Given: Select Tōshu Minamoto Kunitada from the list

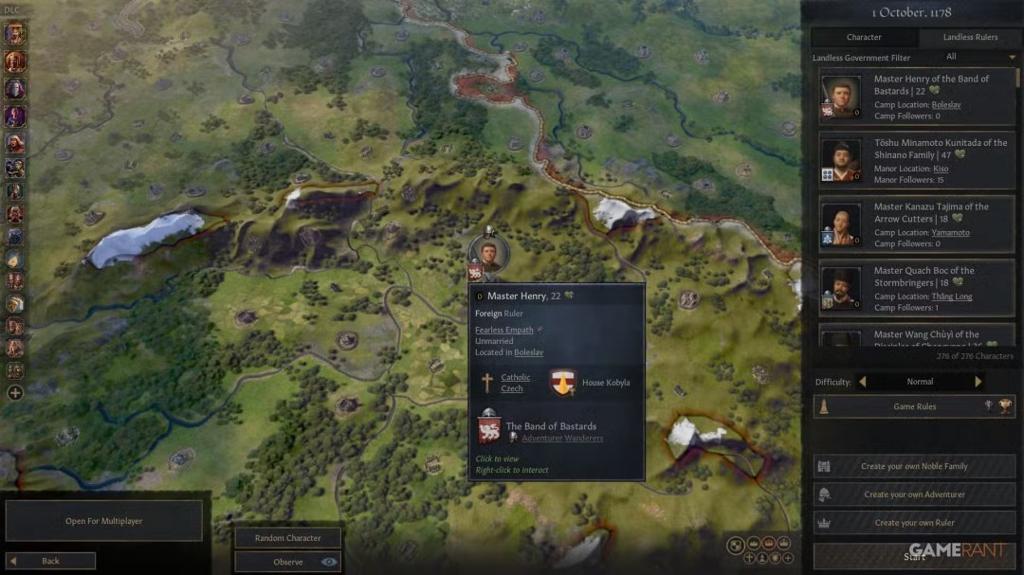Looking at the screenshot, I should 917,161.
